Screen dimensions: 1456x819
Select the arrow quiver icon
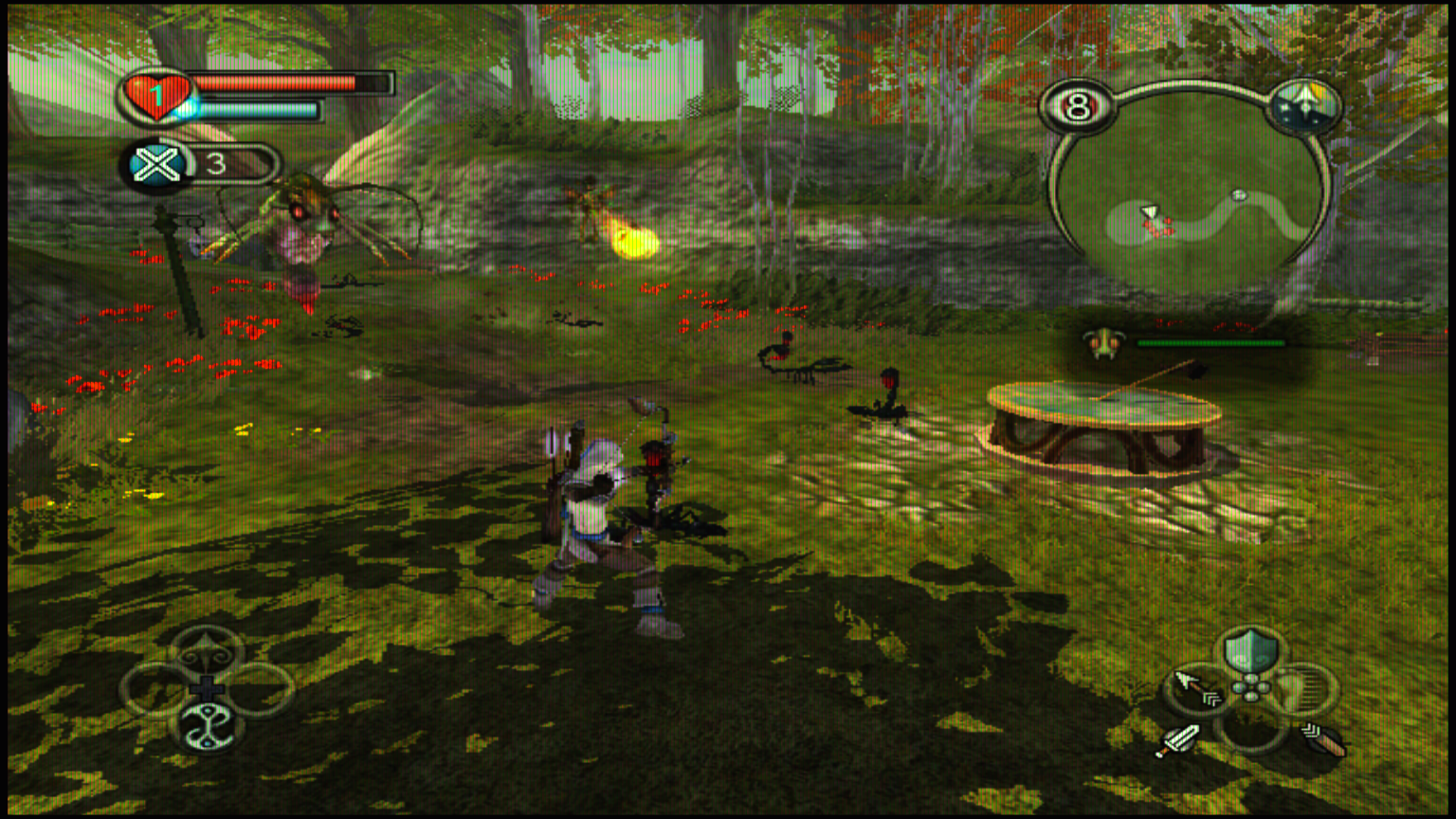pyautogui.click(x=1323, y=739)
